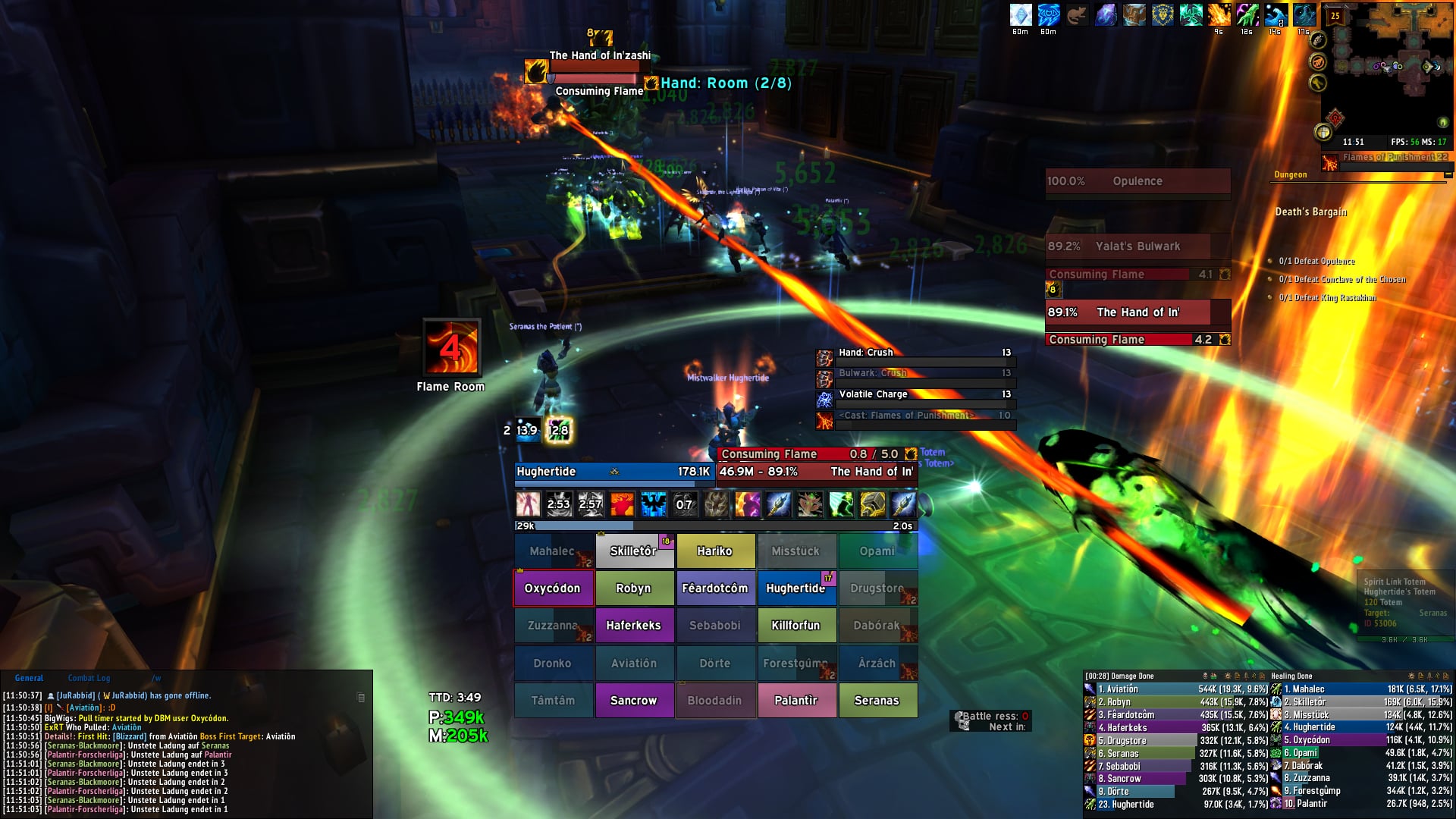Click Sancrow's raid frame button

(634, 699)
